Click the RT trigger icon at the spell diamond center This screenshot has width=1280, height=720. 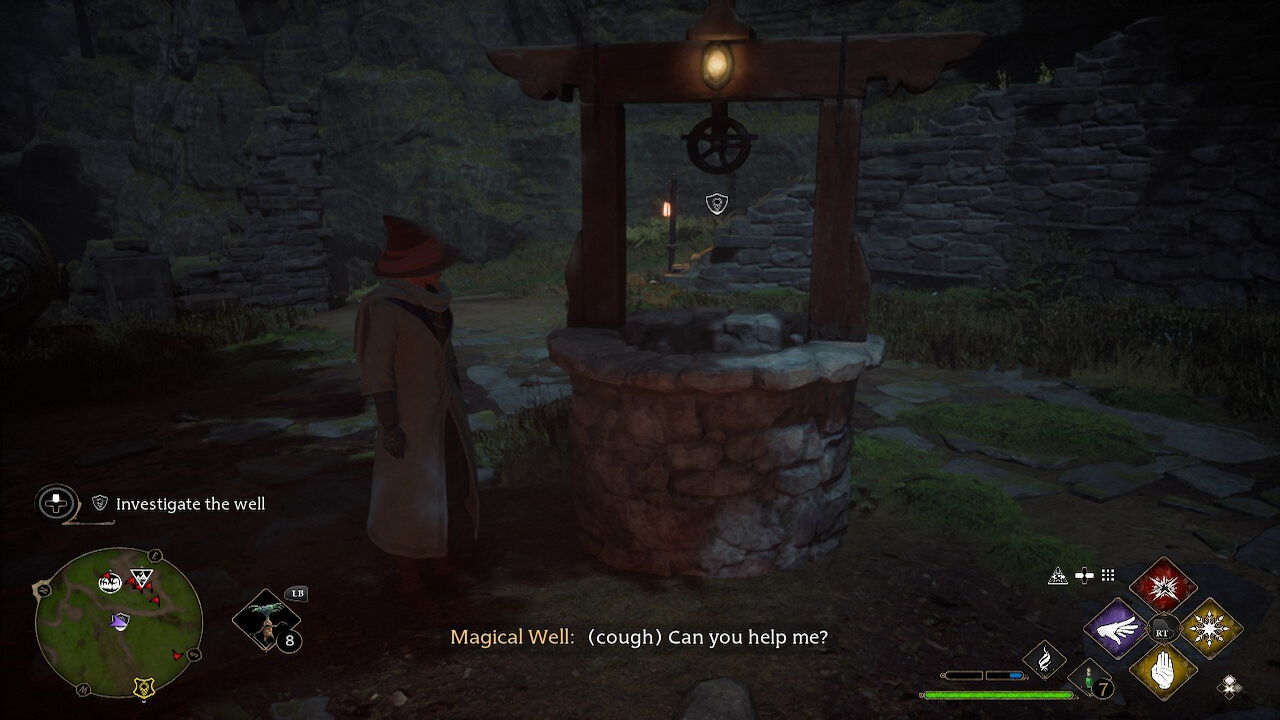(x=1163, y=629)
